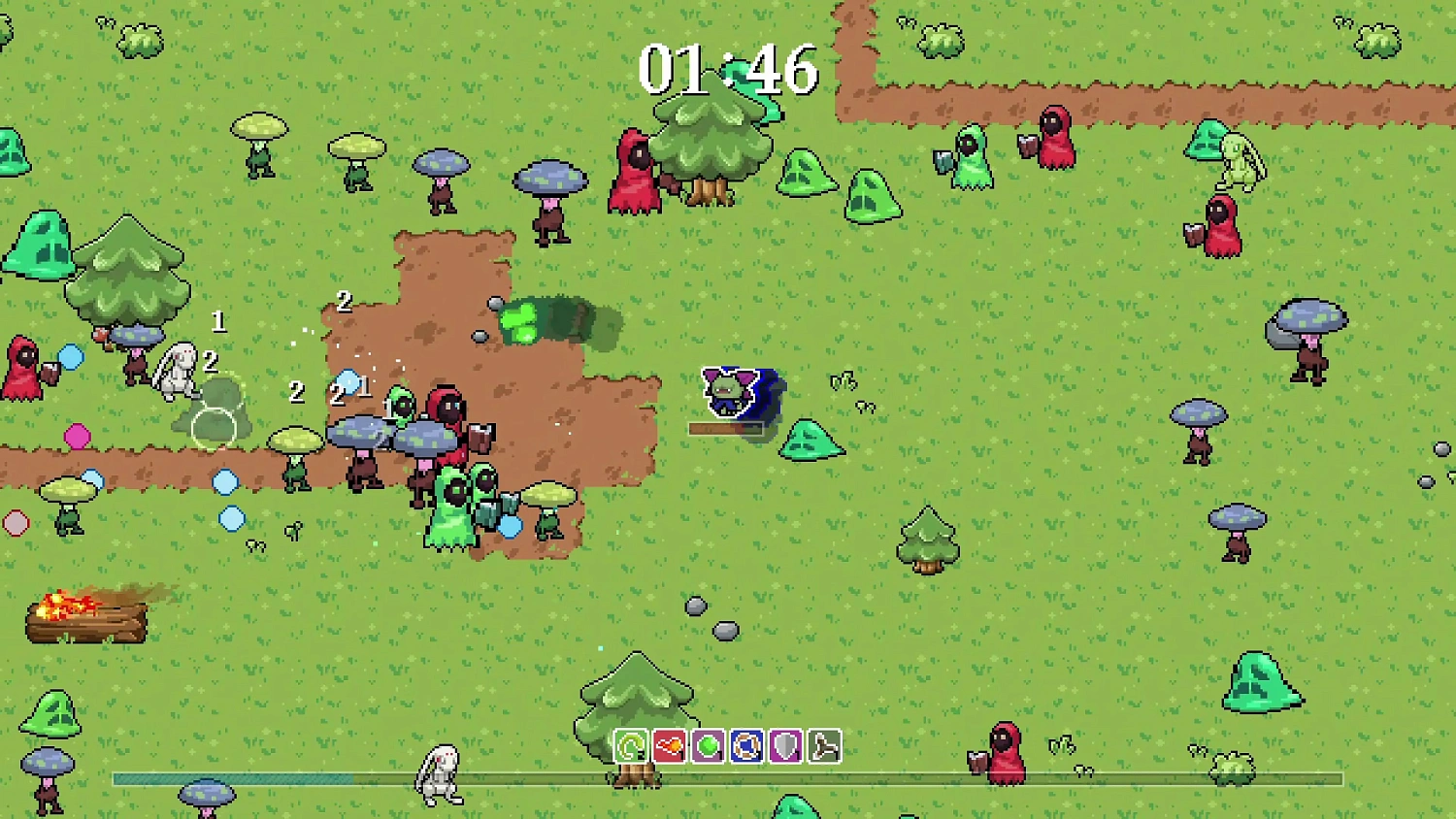Screen dimensions: 1456x819
Task: Select the blue lifebuoy ring ability icon
Action: (745, 746)
